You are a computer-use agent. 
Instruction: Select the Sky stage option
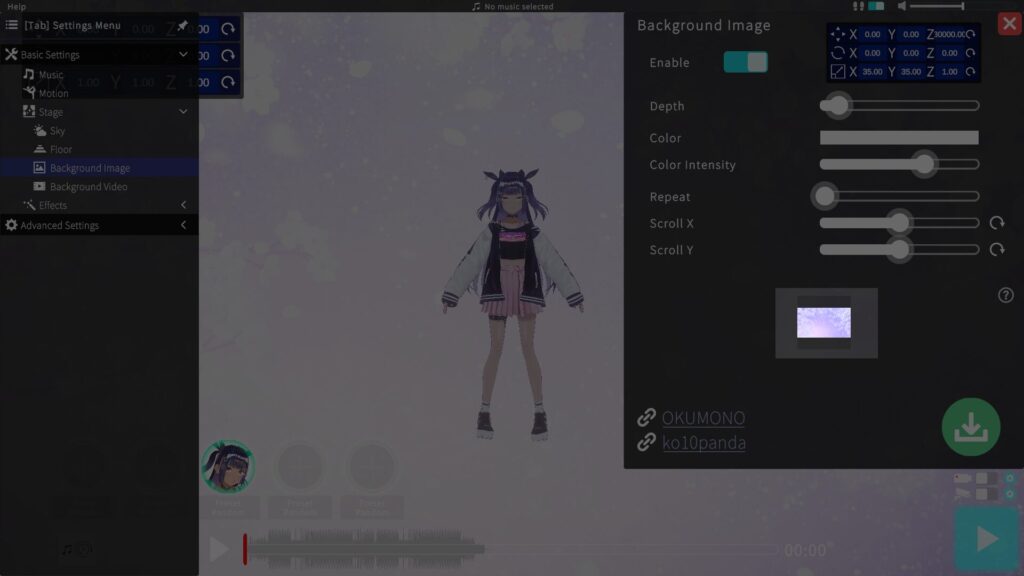coord(57,131)
